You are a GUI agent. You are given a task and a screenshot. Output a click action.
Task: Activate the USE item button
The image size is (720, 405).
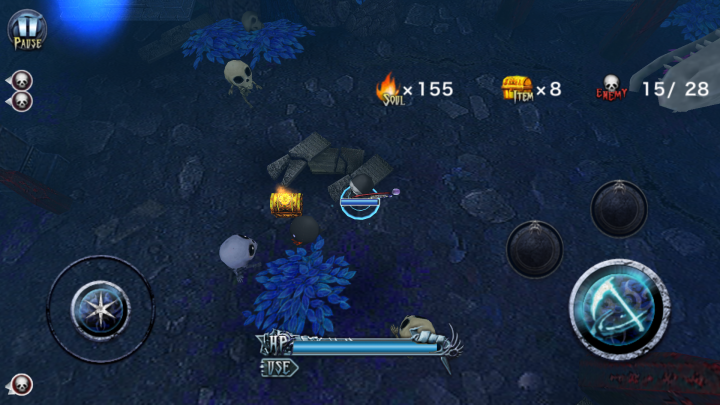point(279,367)
